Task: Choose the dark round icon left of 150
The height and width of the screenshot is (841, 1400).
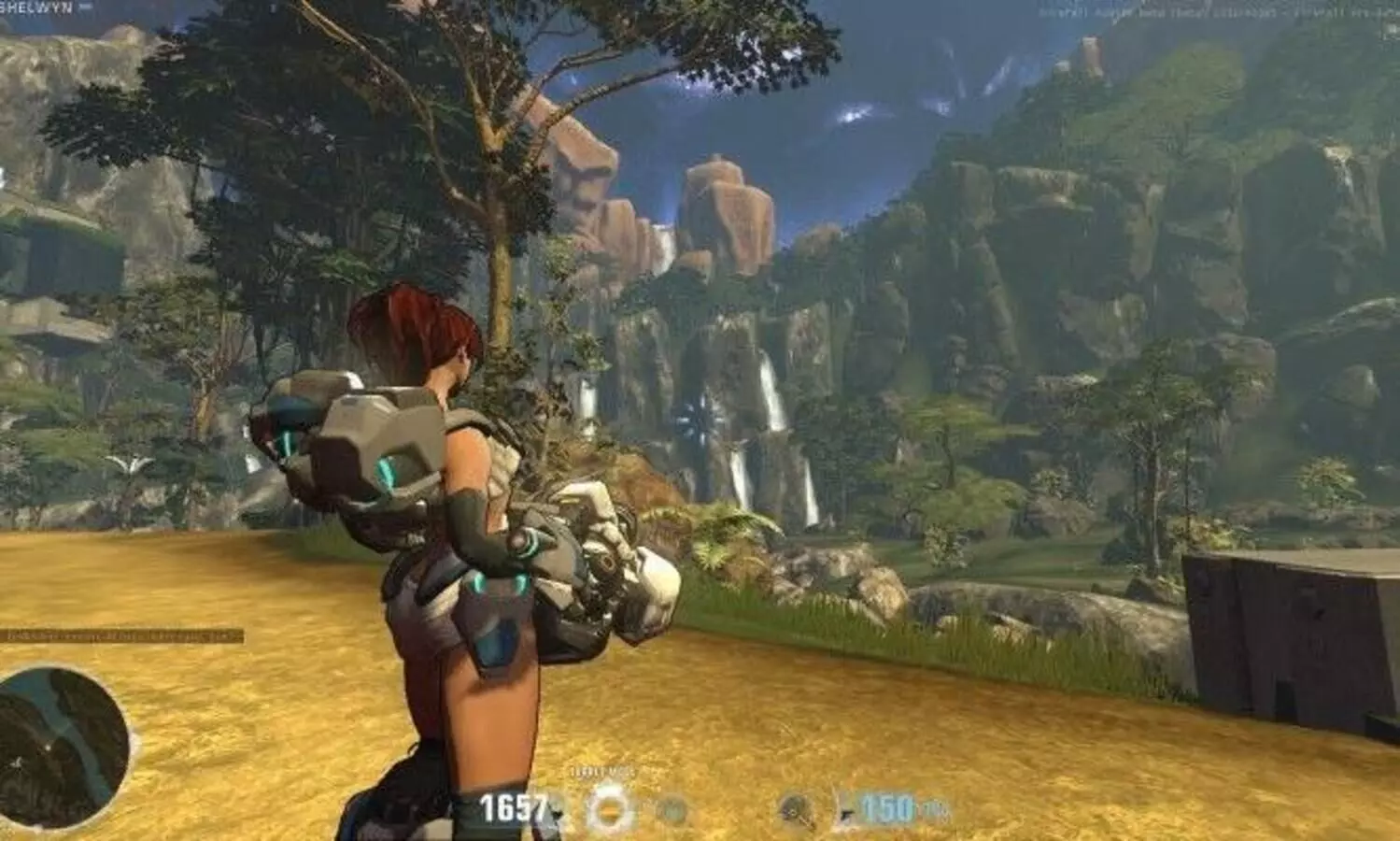Action: point(796,809)
